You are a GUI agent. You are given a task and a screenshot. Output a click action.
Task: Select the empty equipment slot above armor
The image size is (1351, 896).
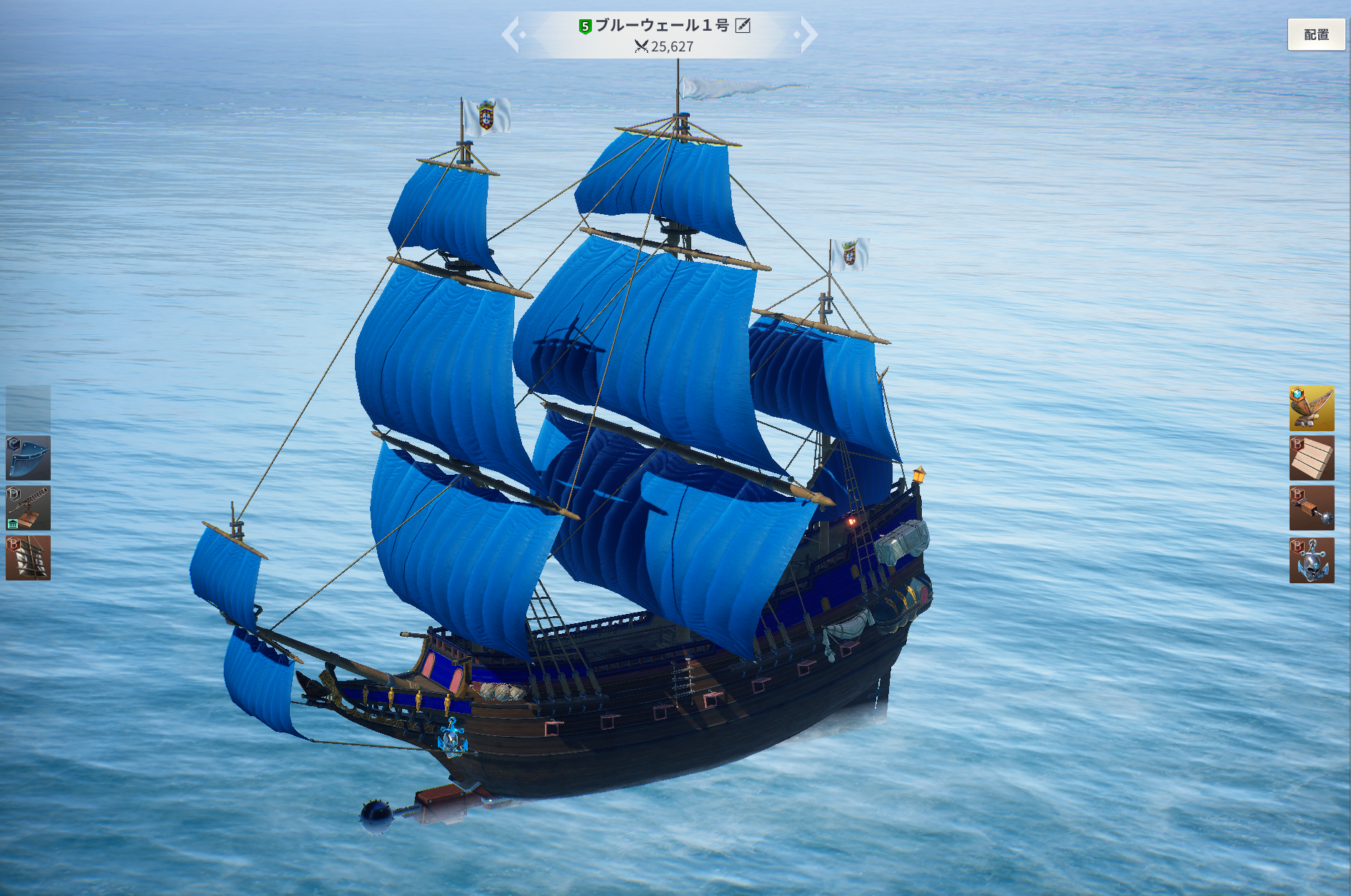(x=29, y=408)
